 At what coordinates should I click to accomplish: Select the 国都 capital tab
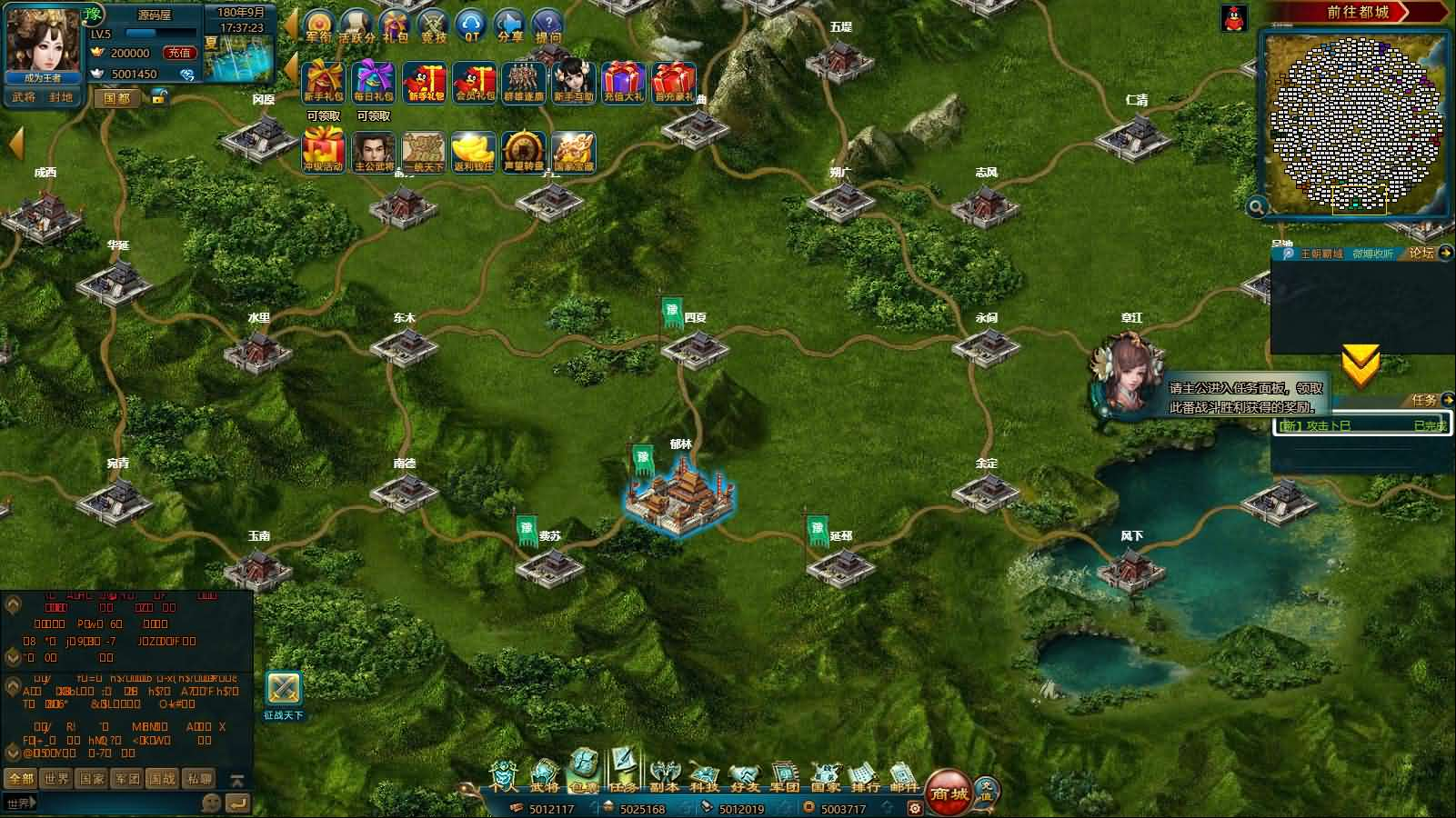click(x=117, y=97)
